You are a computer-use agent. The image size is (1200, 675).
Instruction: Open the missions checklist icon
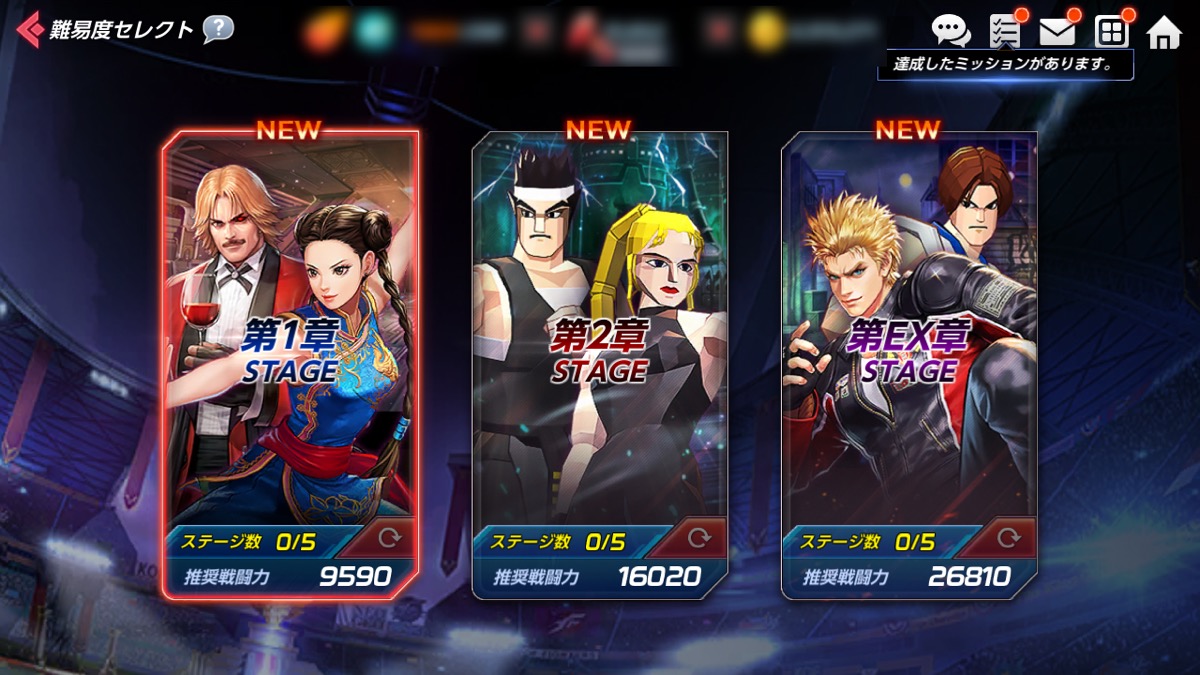pos(1004,31)
